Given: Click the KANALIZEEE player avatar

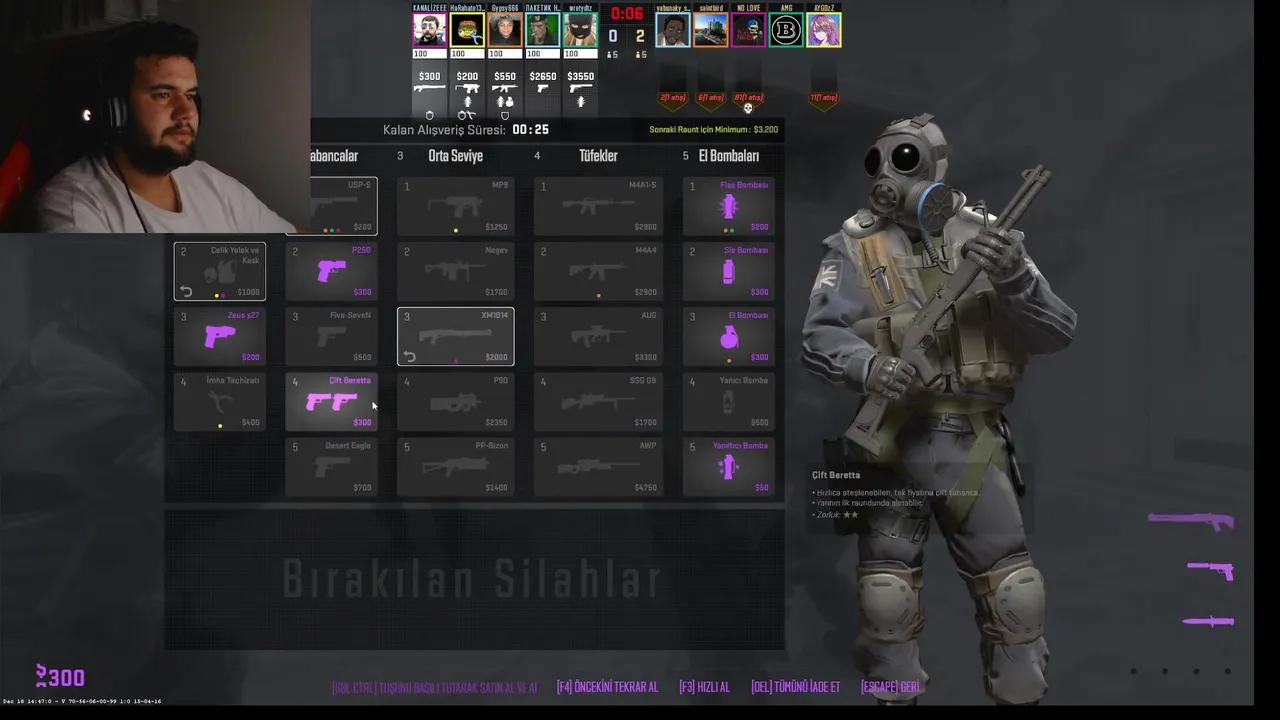Looking at the screenshot, I should click(x=429, y=28).
